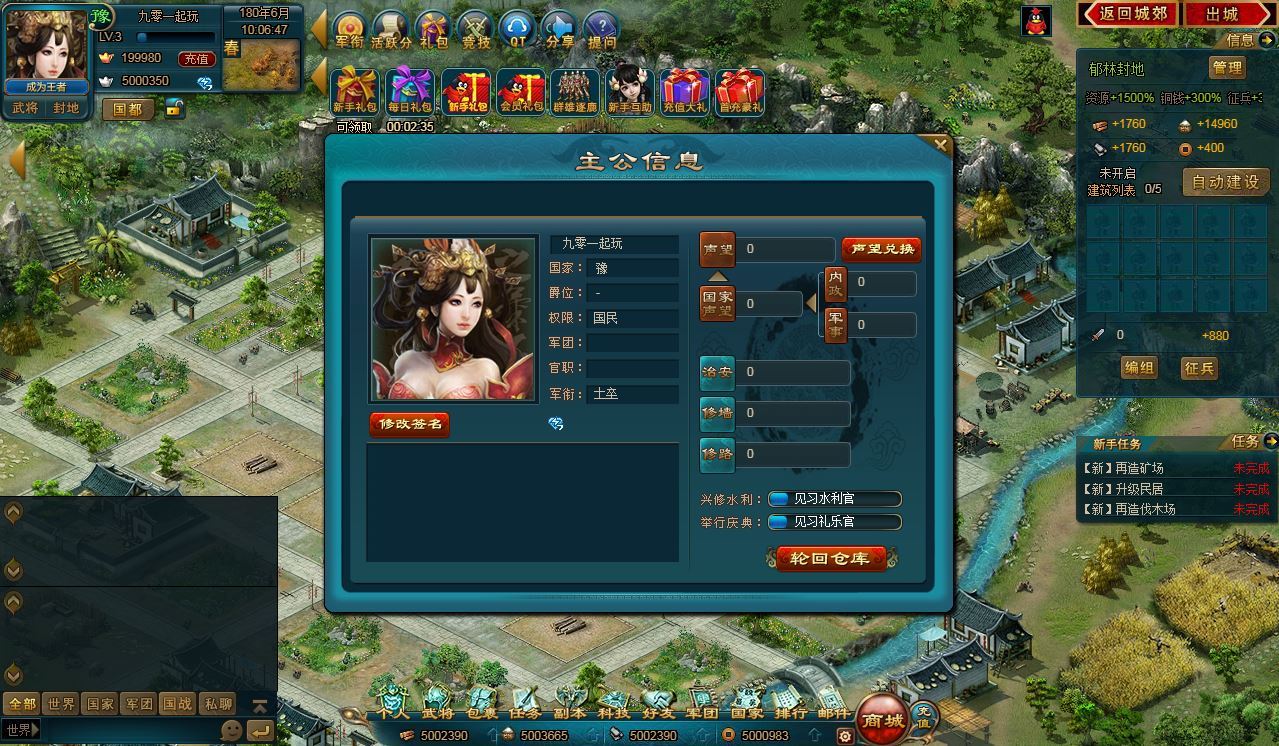Image resolution: width=1279 pixels, height=746 pixels.
Task: Claim the 每日礼包 daily gift icon
Action: pyautogui.click(x=410, y=91)
